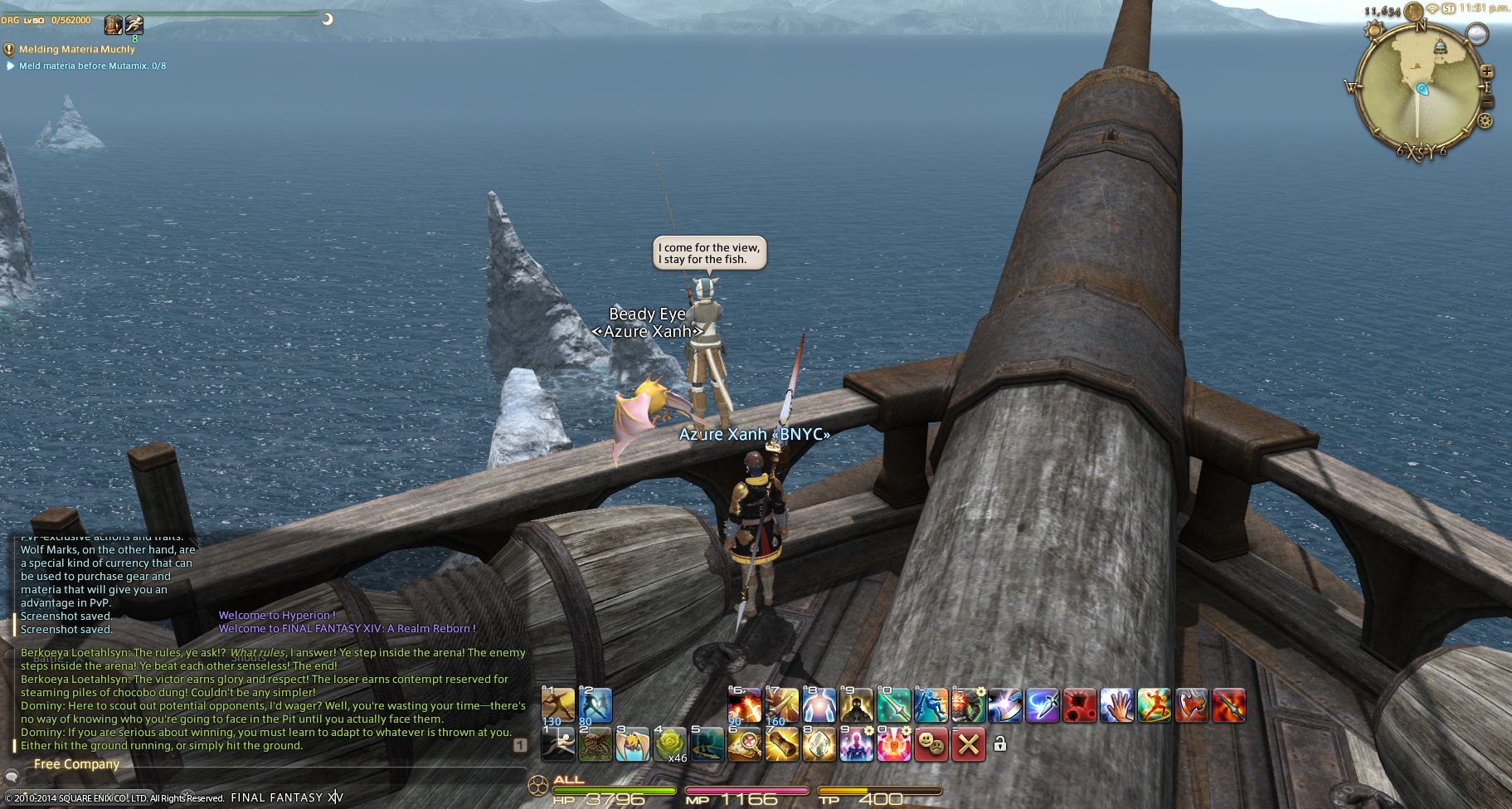Summon the yellow winged minion from the hotbar
The width and height of the screenshot is (1512, 809).
[632, 744]
